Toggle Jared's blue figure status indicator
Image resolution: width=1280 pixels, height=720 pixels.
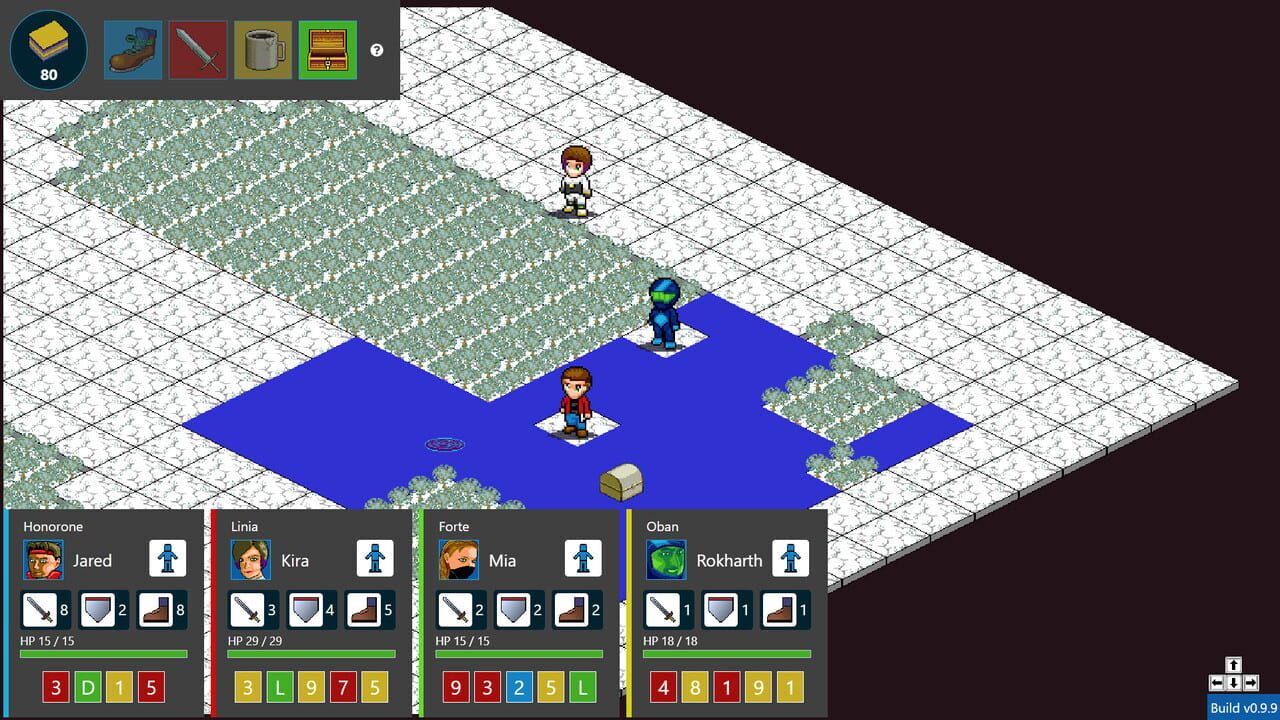167,559
